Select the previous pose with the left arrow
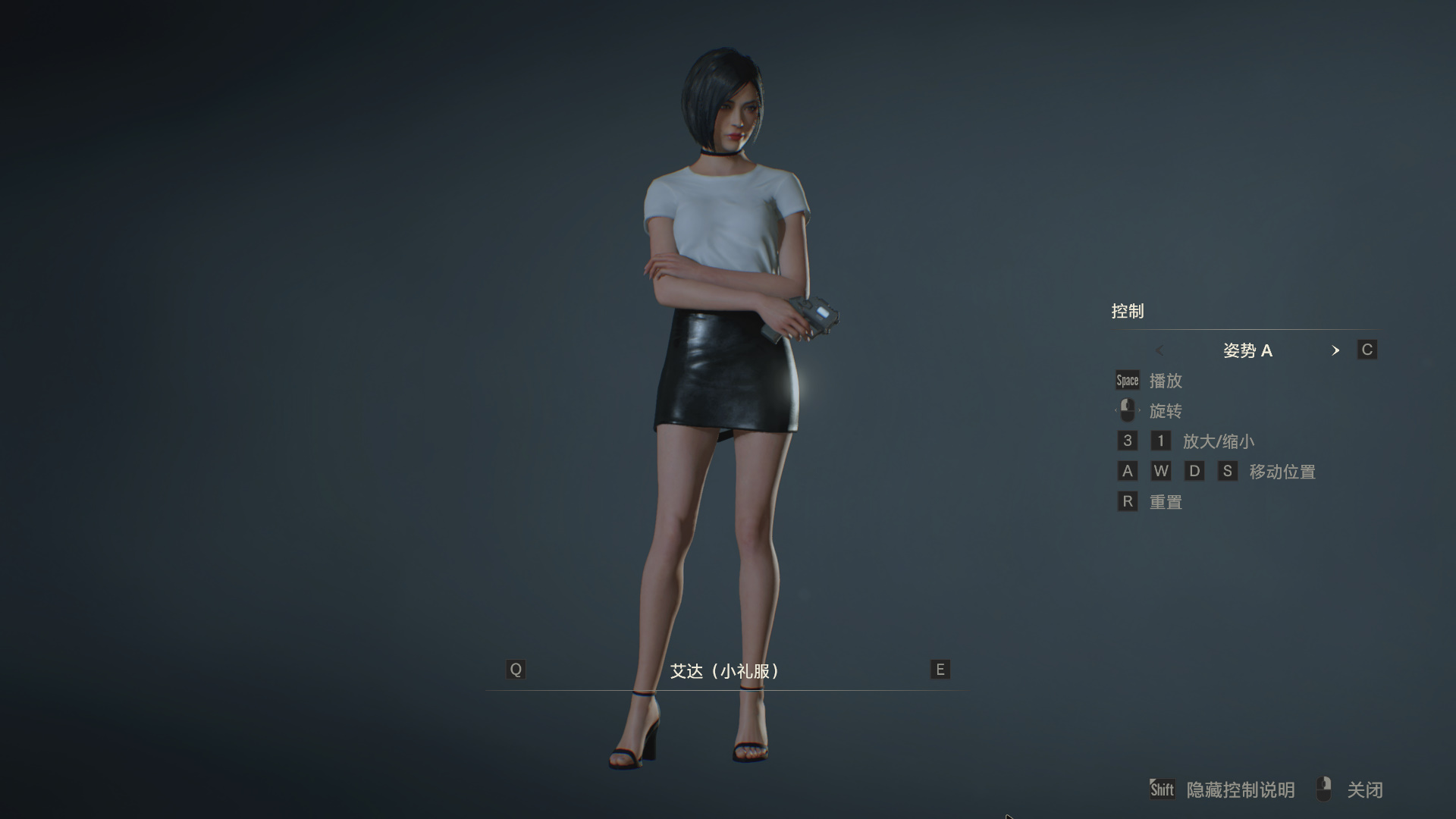Viewport: 1456px width, 819px height. point(1159,350)
